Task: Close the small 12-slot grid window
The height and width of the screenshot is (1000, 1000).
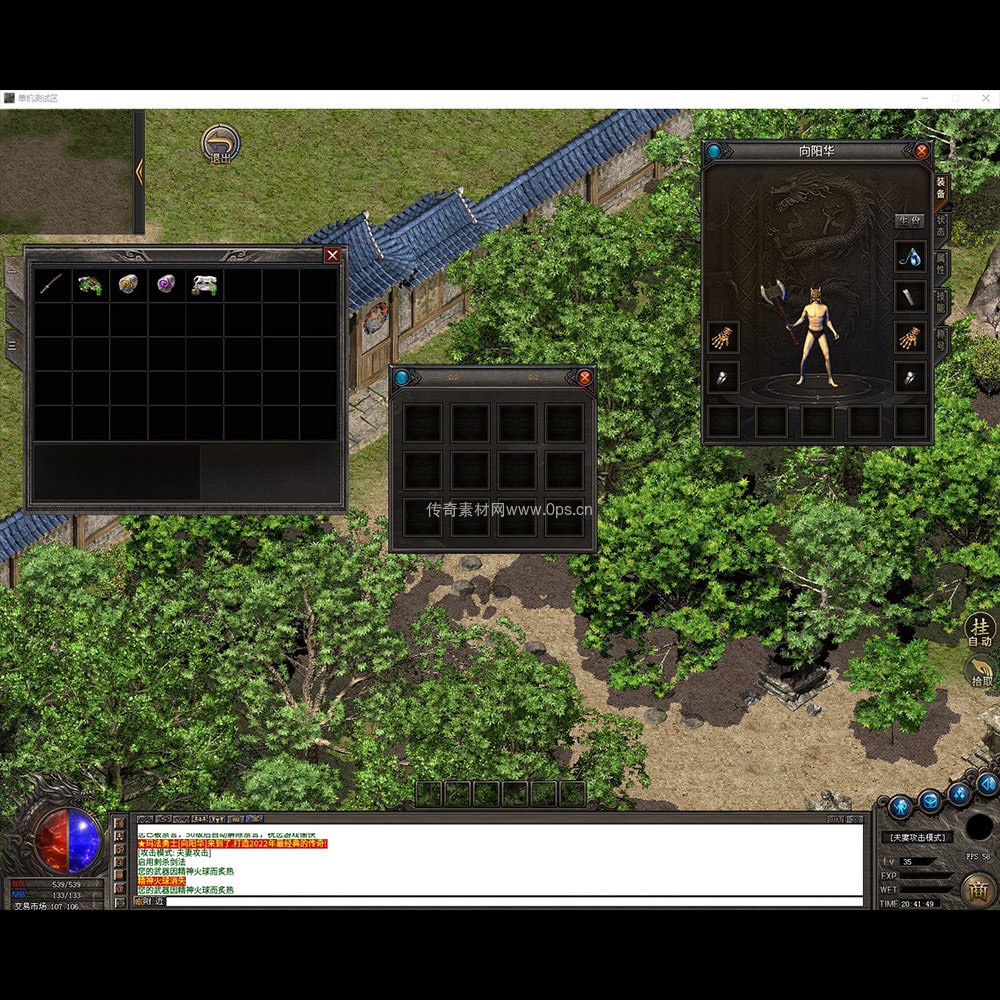Action: click(x=585, y=377)
